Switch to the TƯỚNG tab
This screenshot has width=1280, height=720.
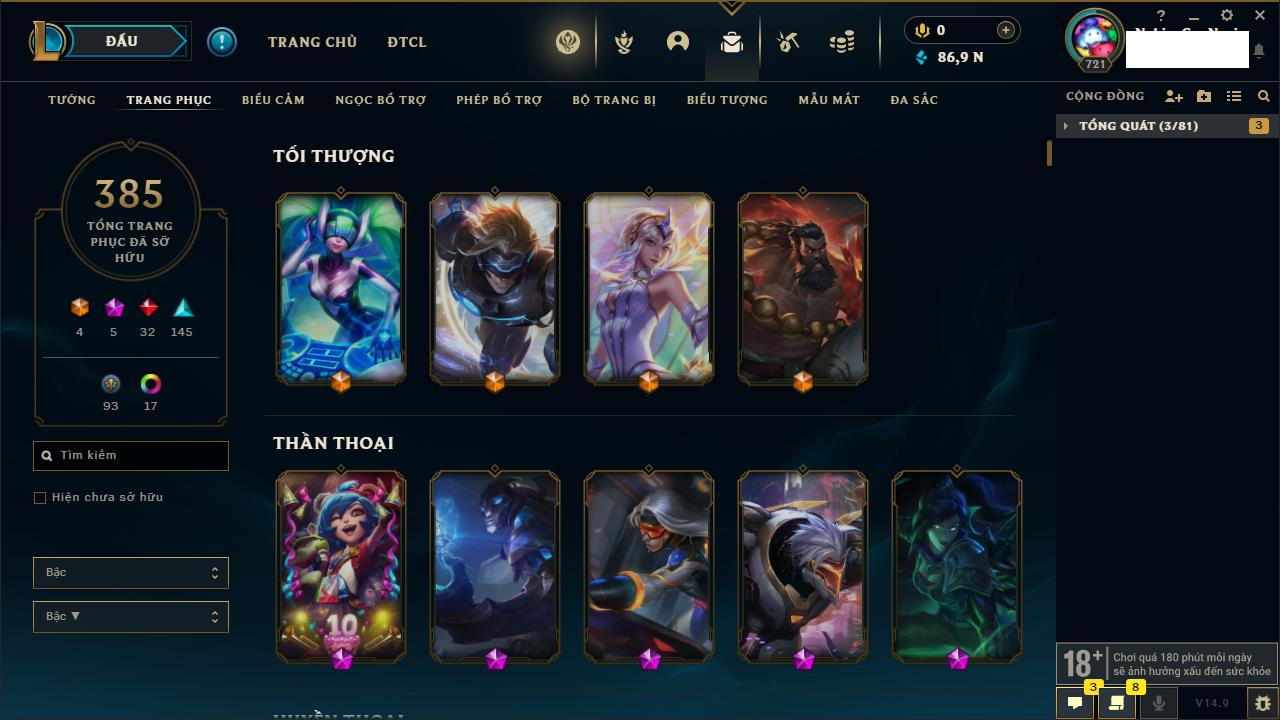coord(72,100)
